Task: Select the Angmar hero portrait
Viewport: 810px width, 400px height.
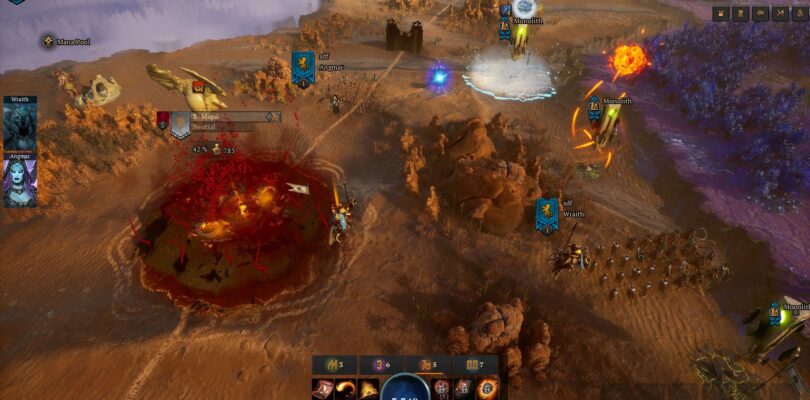Action: [x=19, y=182]
